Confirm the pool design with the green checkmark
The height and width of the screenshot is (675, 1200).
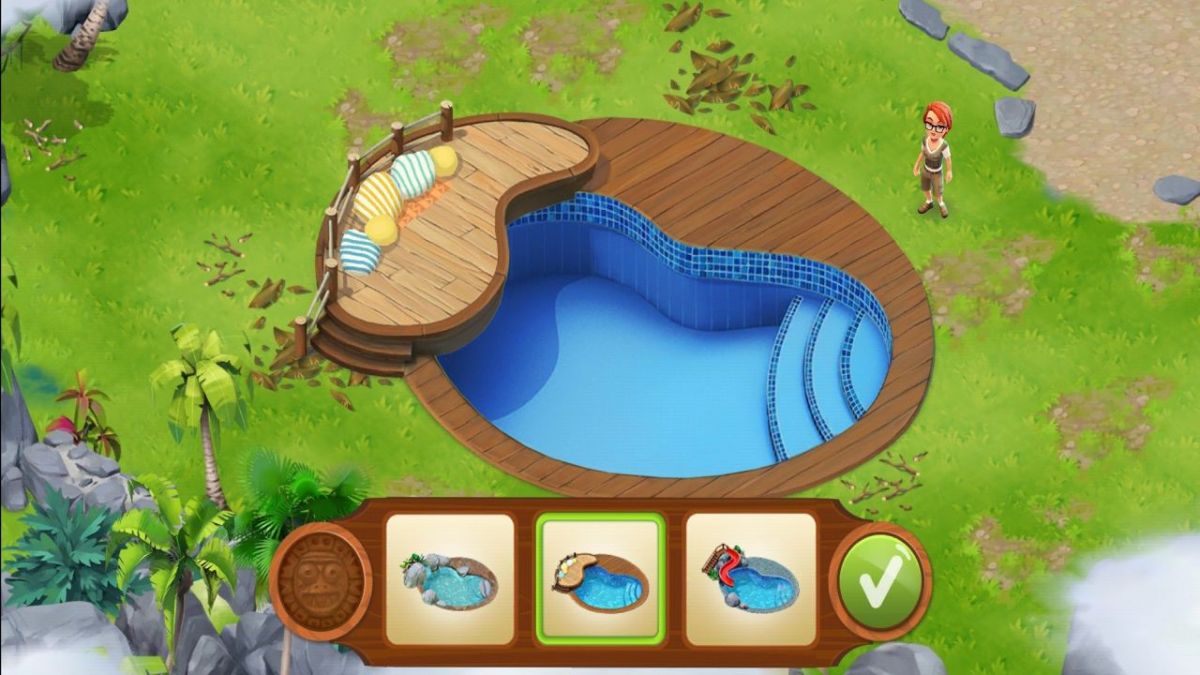[x=879, y=581]
